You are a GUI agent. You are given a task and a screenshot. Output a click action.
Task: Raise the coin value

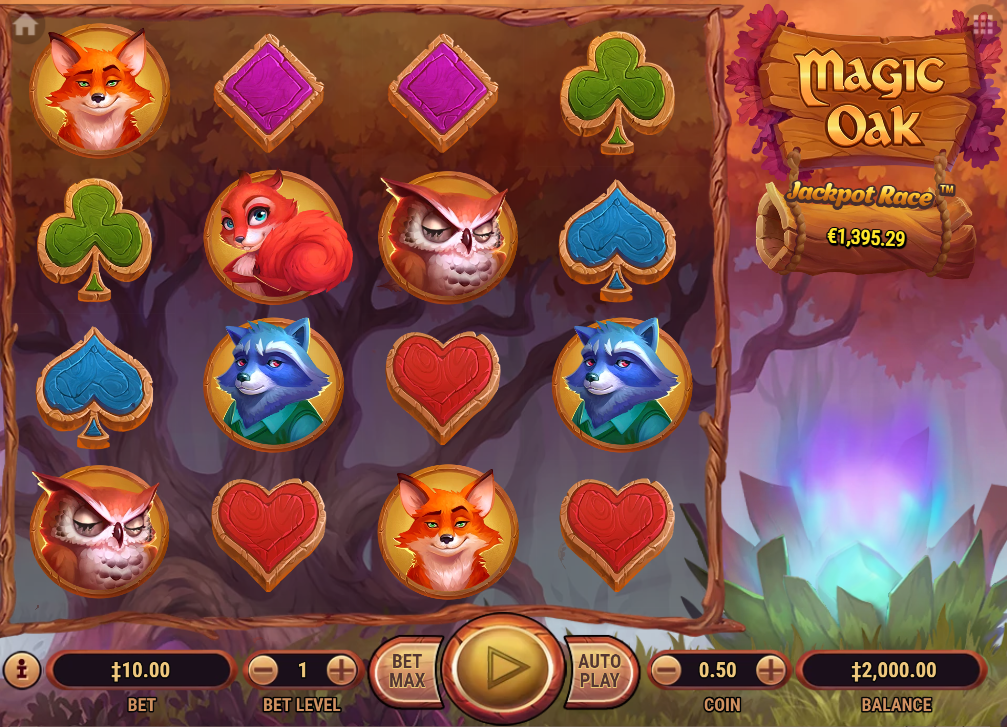(770, 670)
